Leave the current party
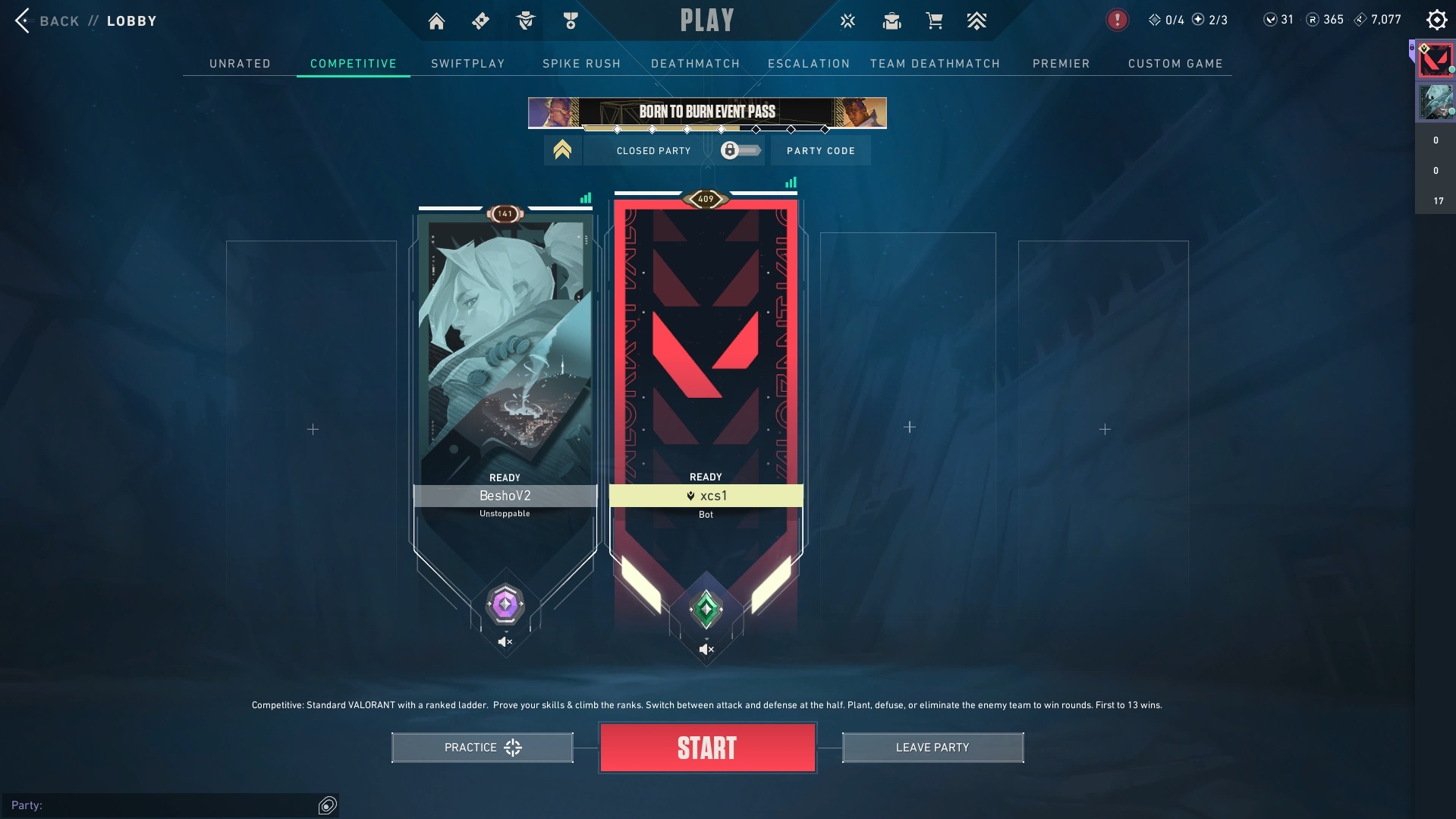1456x819 pixels. point(932,748)
